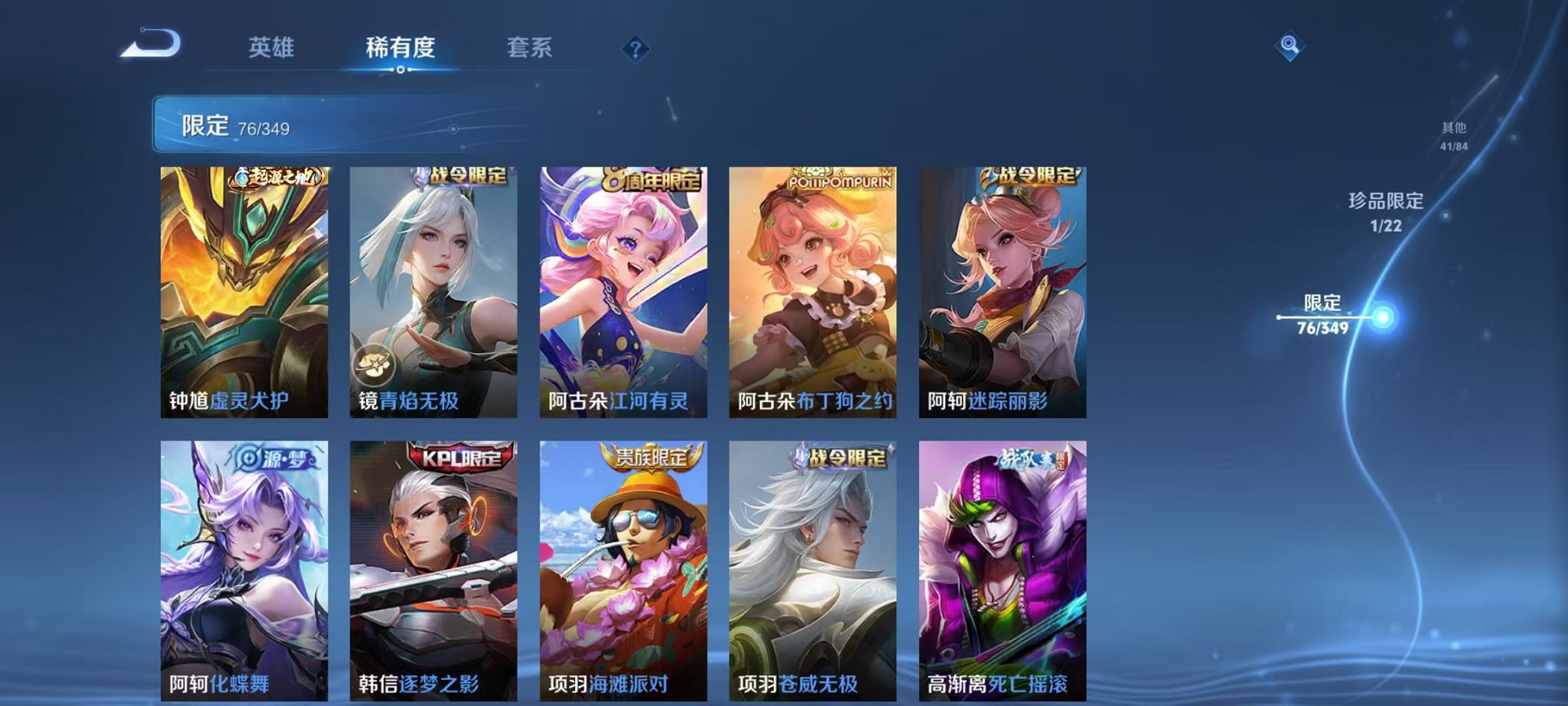The image size is (1568, 706).
Task: Click the 8周年限定 badge on 阿古朵江河有灵
Action: [x=652, y=177]
